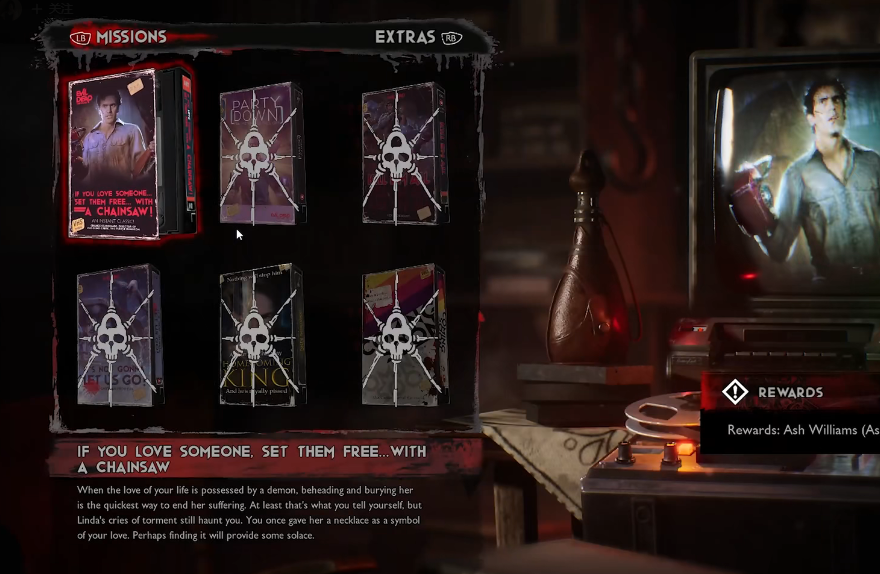Viewport: 880px width, 574px height.
Task: View the Rewards panel
Action: pos(790,392)
